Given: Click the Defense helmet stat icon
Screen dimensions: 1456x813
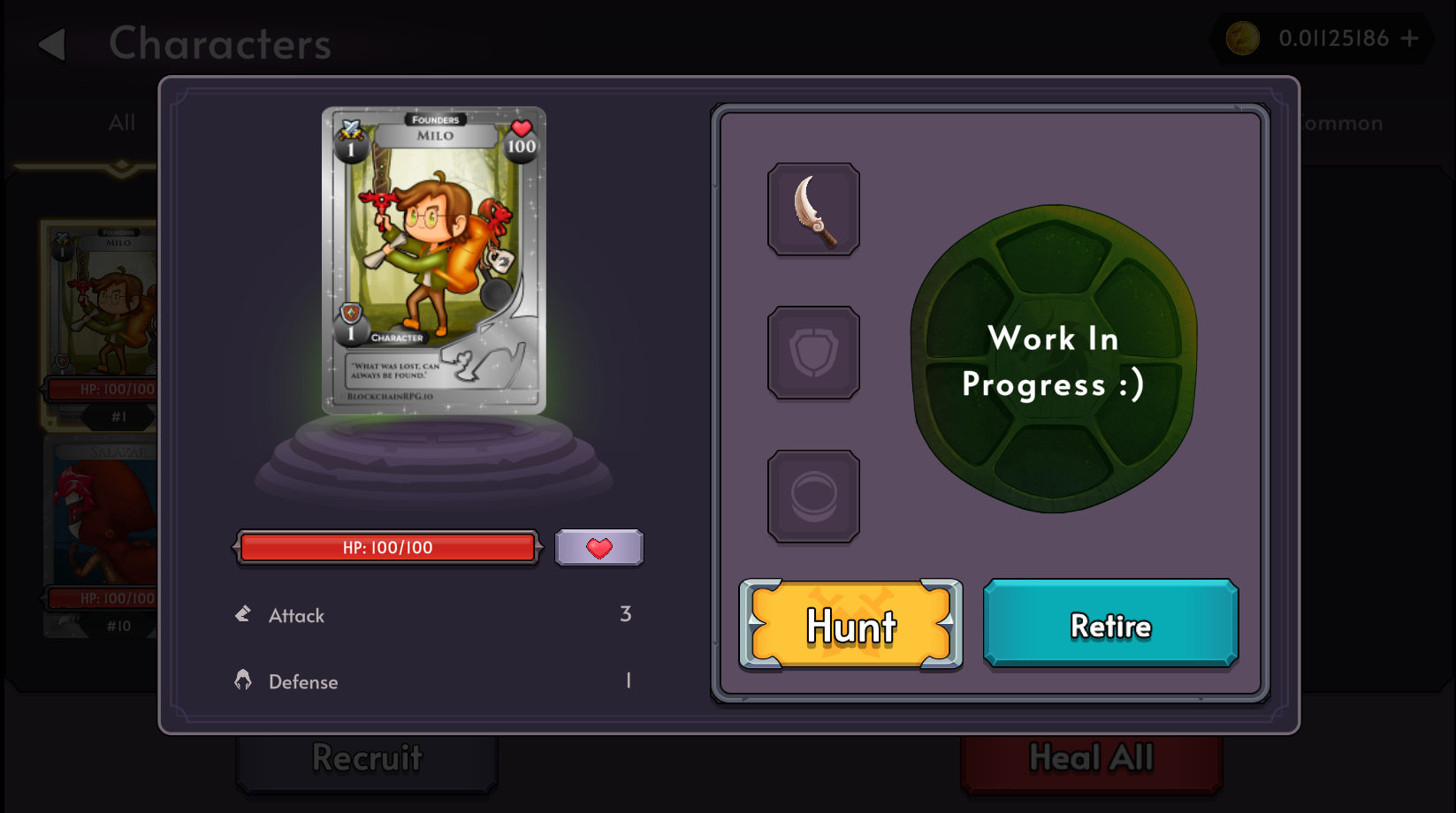Looking at the screenshot, I should 243,680.
